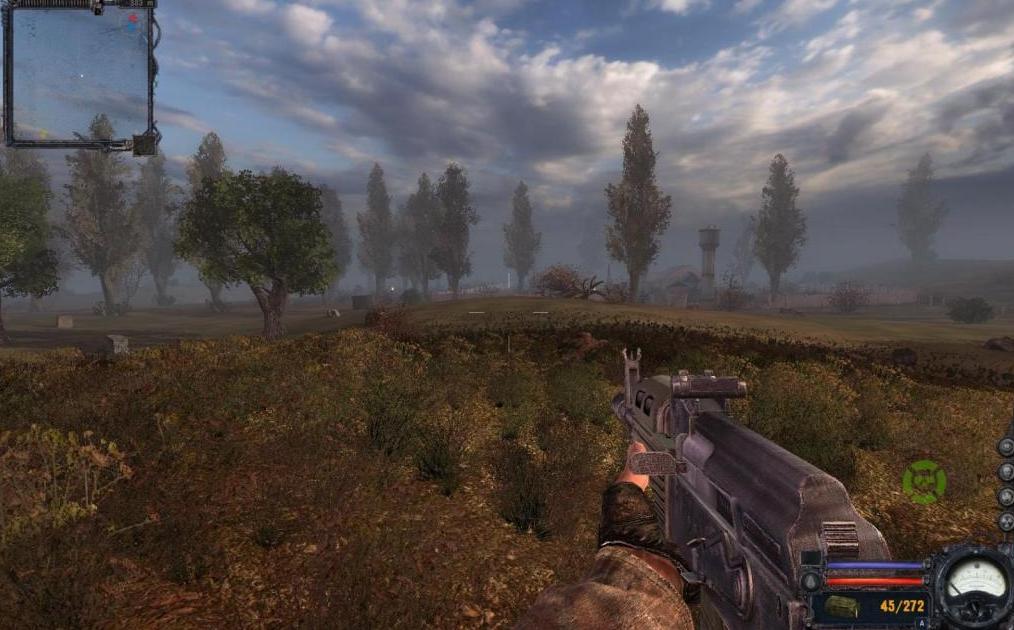Image resolution: width=1014 pixels, height=630 pixels.
Task: Select the blue marker on the minimap
Action: click(x=132, y=27)
